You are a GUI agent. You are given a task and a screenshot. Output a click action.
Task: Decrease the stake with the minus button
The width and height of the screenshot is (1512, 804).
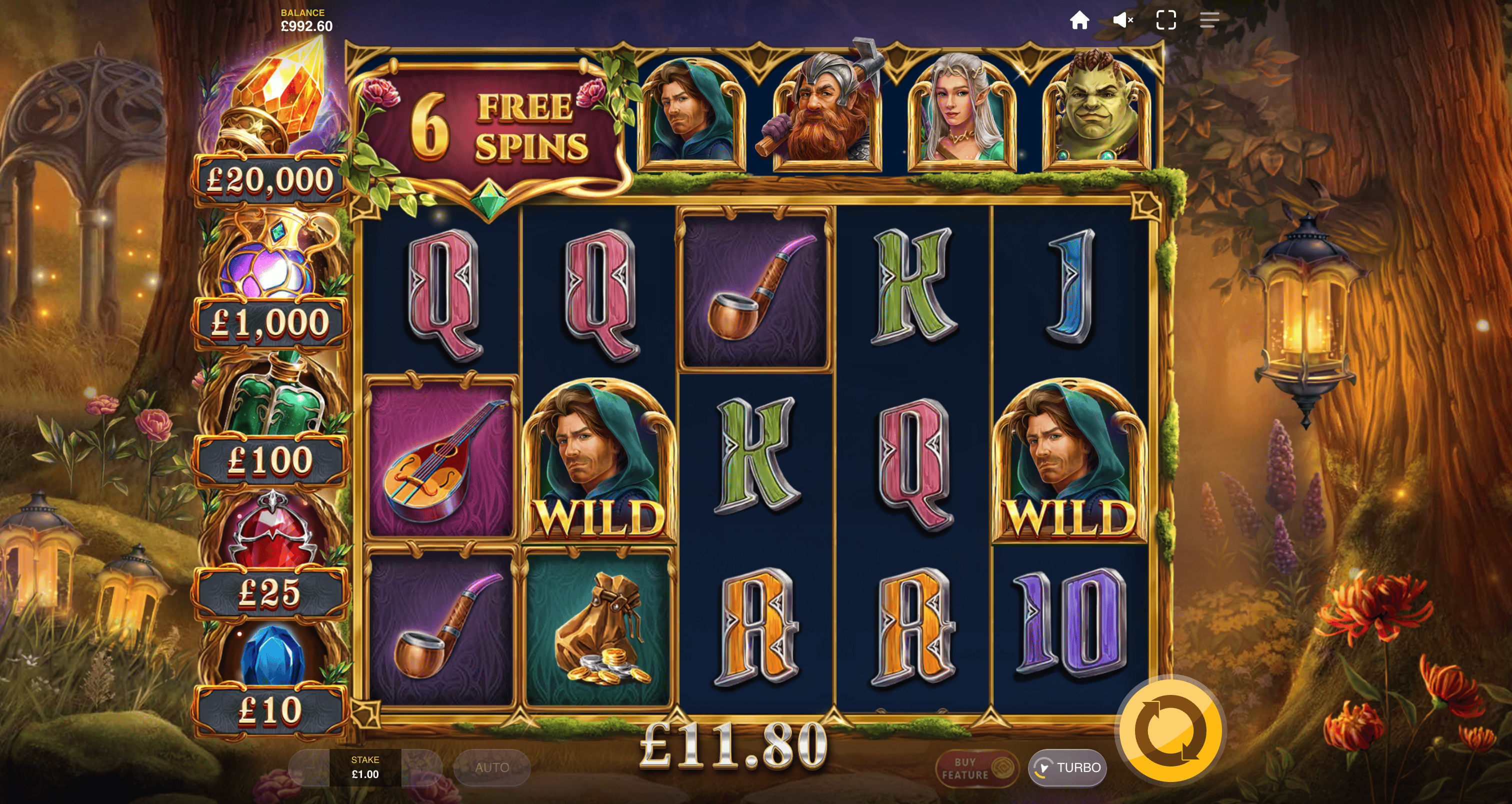coord(309,767)
